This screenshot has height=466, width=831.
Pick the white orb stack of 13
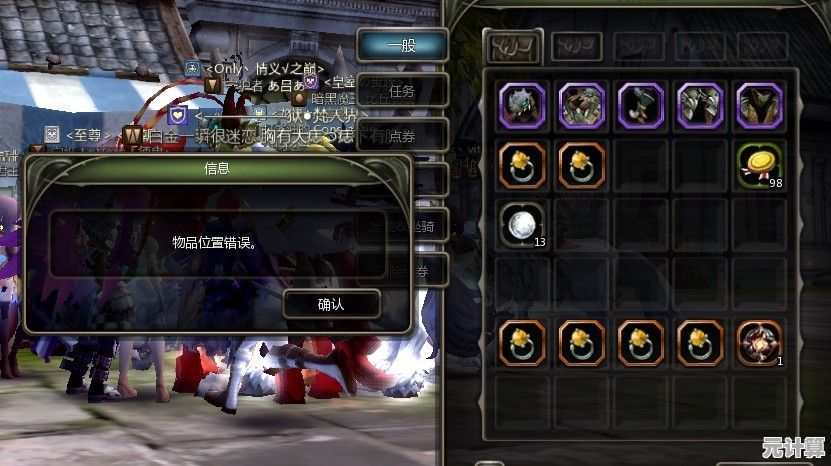[x=521, y=224]
